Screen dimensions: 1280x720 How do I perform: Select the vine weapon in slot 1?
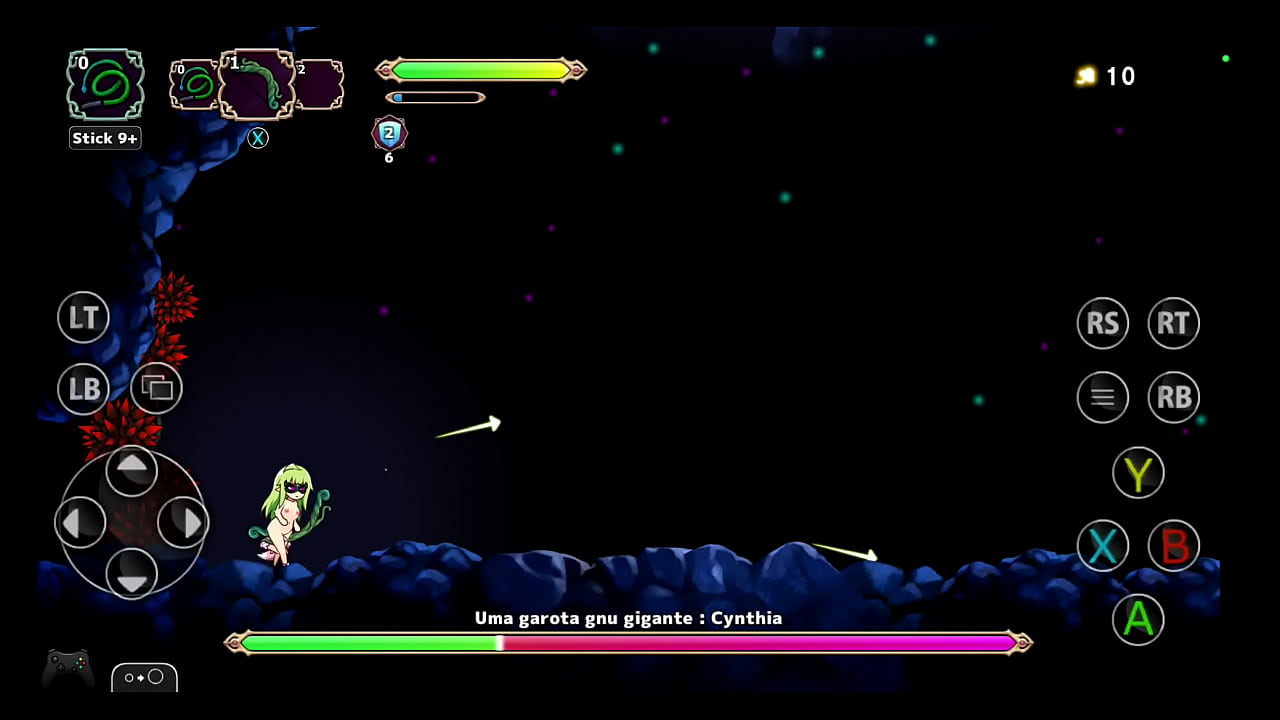click(x=256, y=85)
